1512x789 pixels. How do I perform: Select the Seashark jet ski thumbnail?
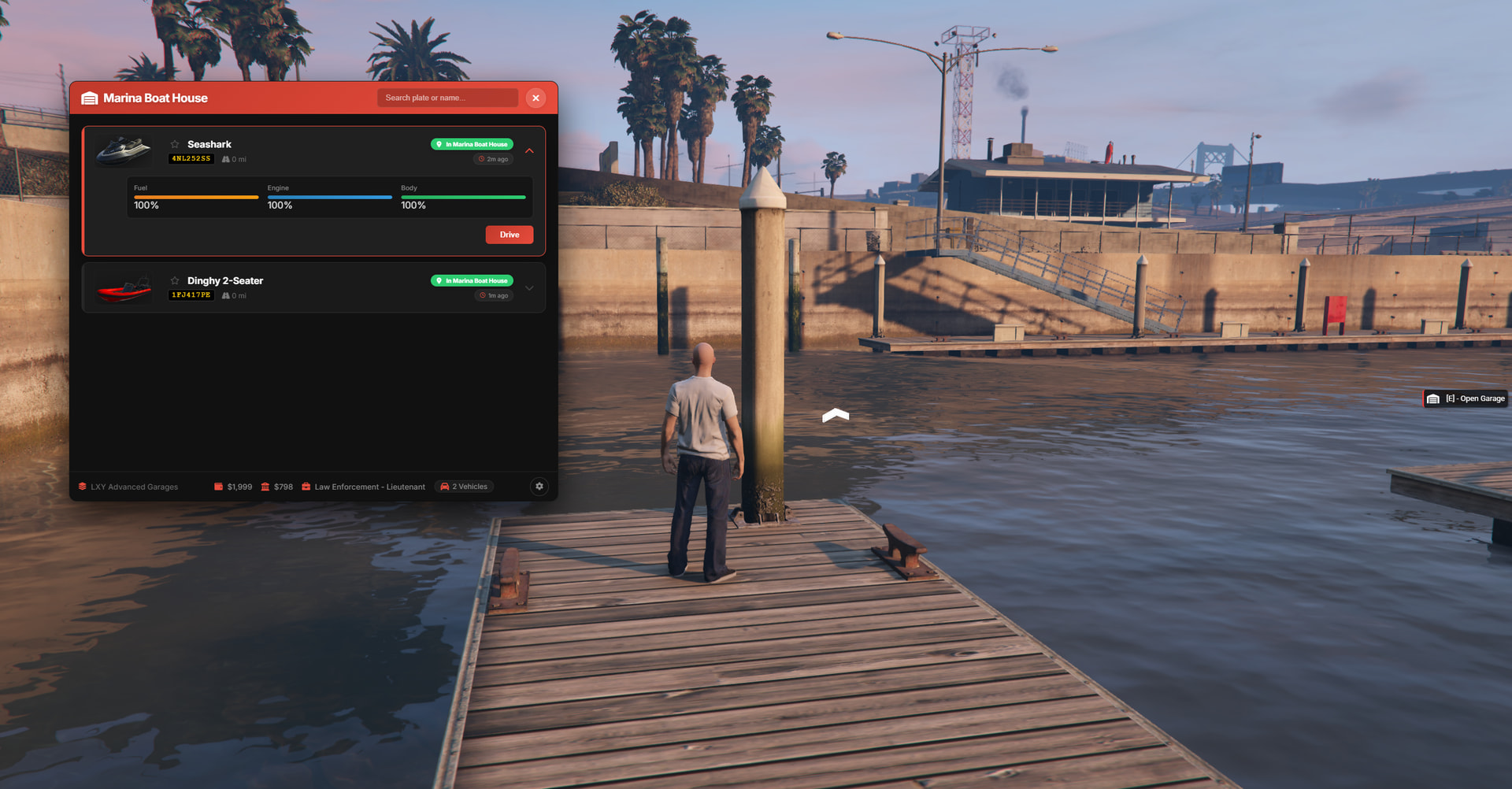(124, 150)
